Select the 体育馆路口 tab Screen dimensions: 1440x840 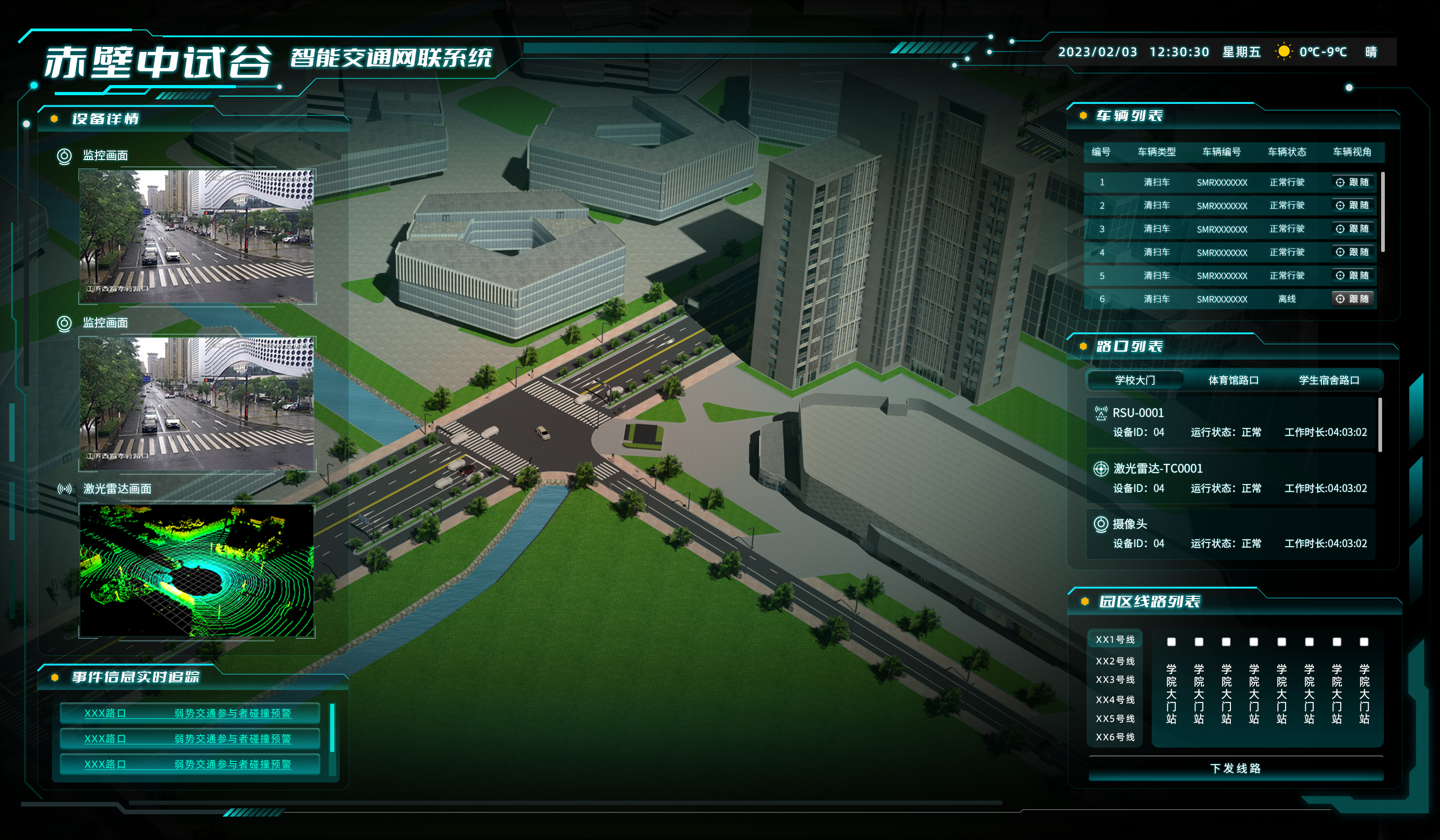click(1233, 380)
